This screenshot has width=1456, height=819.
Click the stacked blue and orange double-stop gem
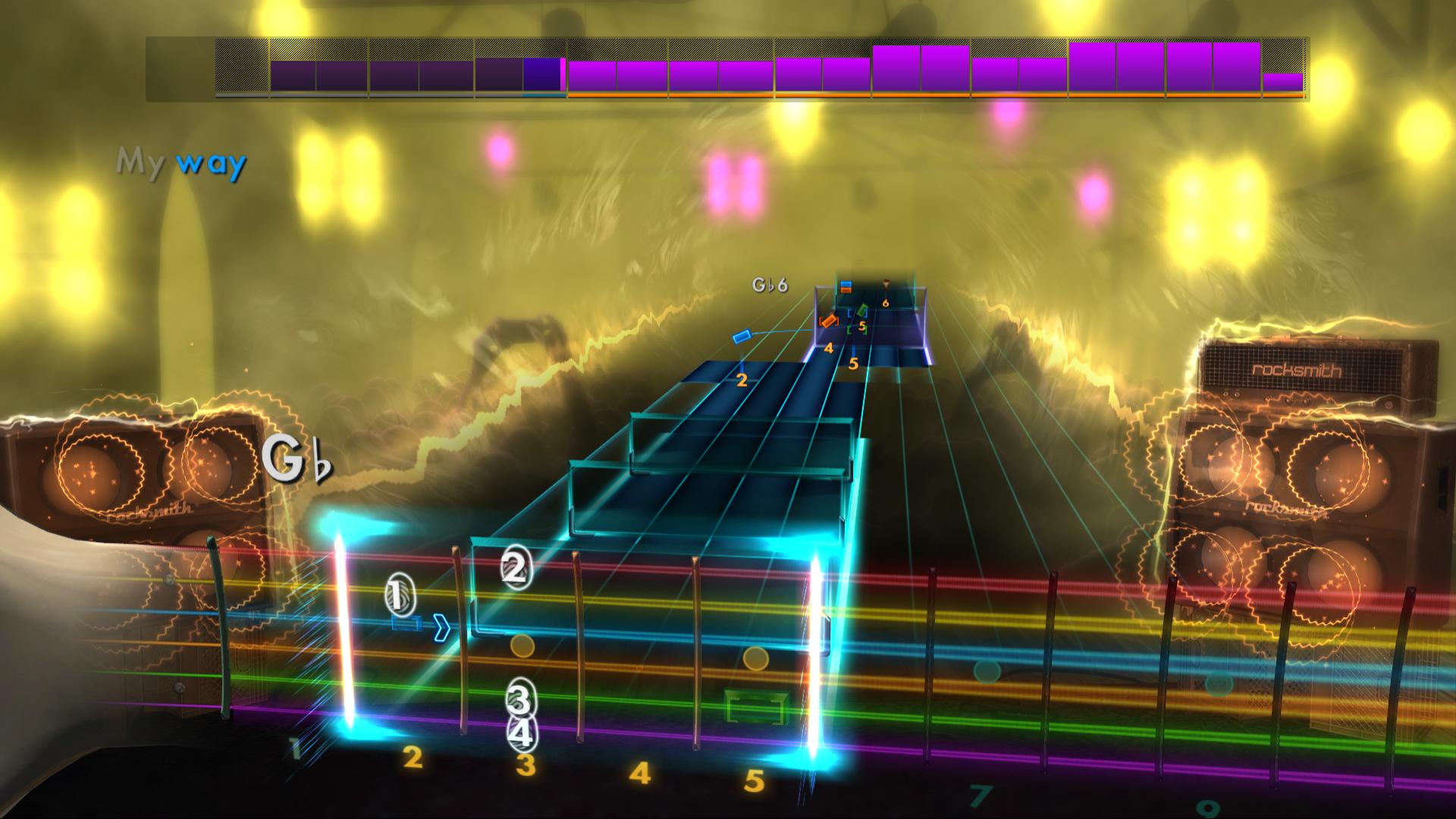tap(846, 288)
